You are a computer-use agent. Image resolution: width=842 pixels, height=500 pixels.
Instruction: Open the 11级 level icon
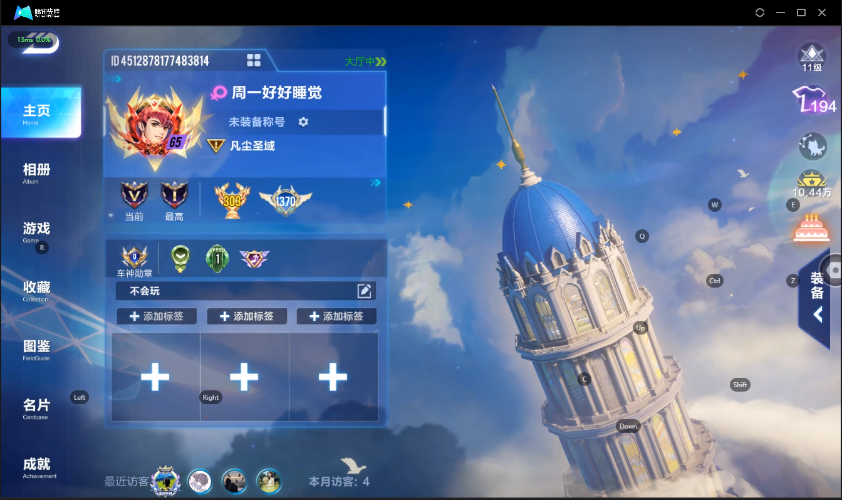click(812, 55)
